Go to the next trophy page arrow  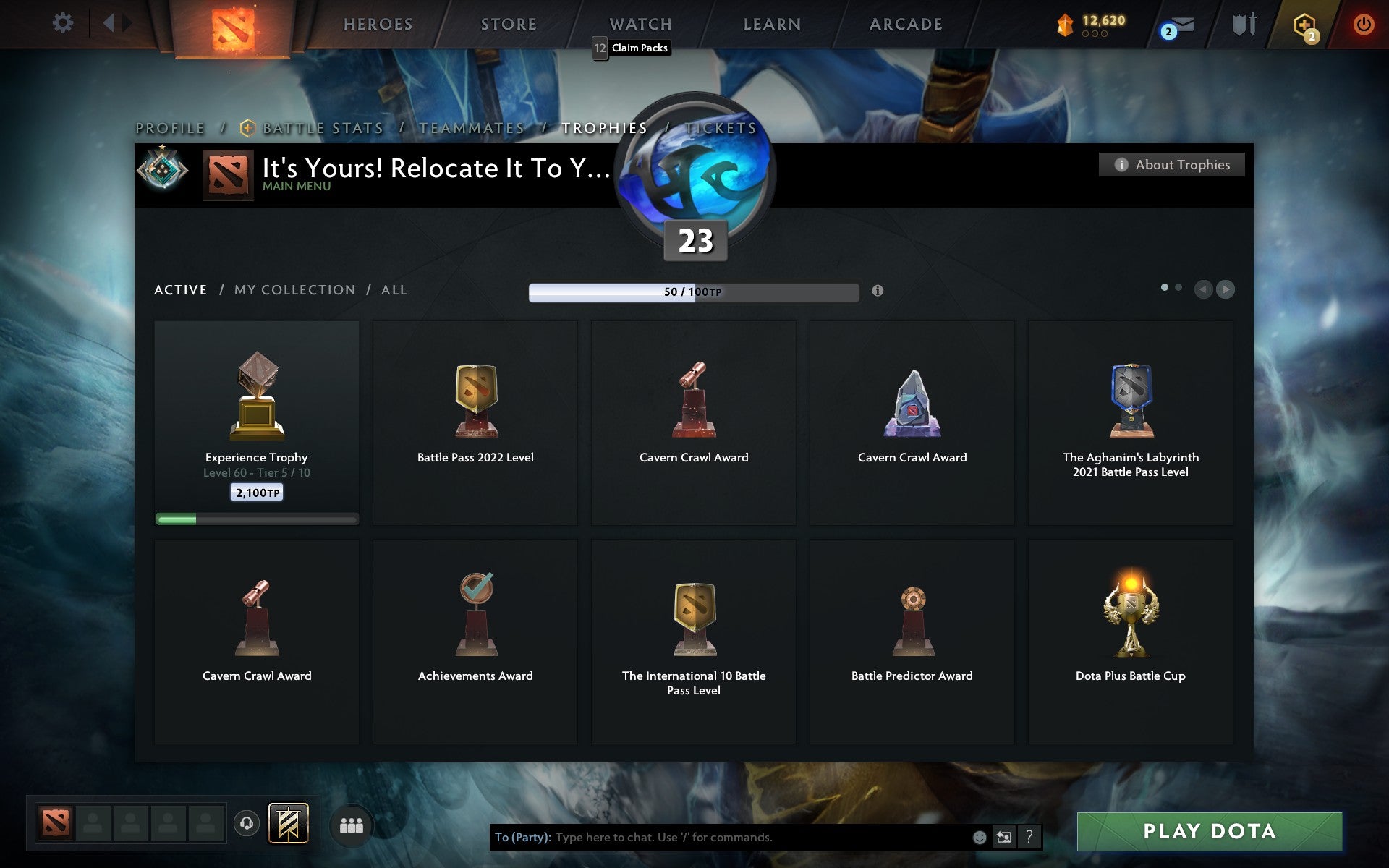coord(1226,289)
